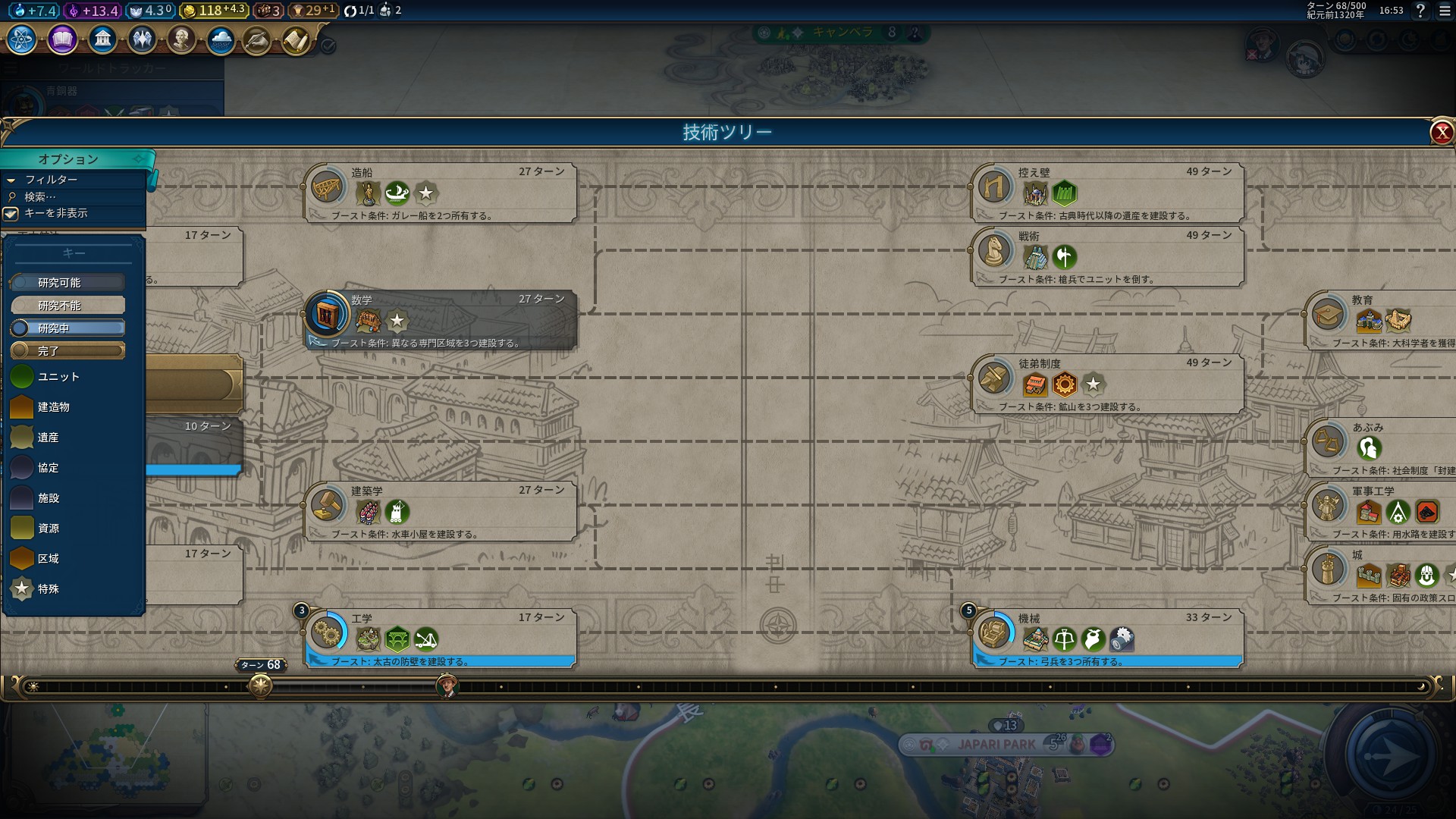Screen dimensions: 1456x819
Task: Open the フィルター filter dropdown
Action: tap(52, 180)
